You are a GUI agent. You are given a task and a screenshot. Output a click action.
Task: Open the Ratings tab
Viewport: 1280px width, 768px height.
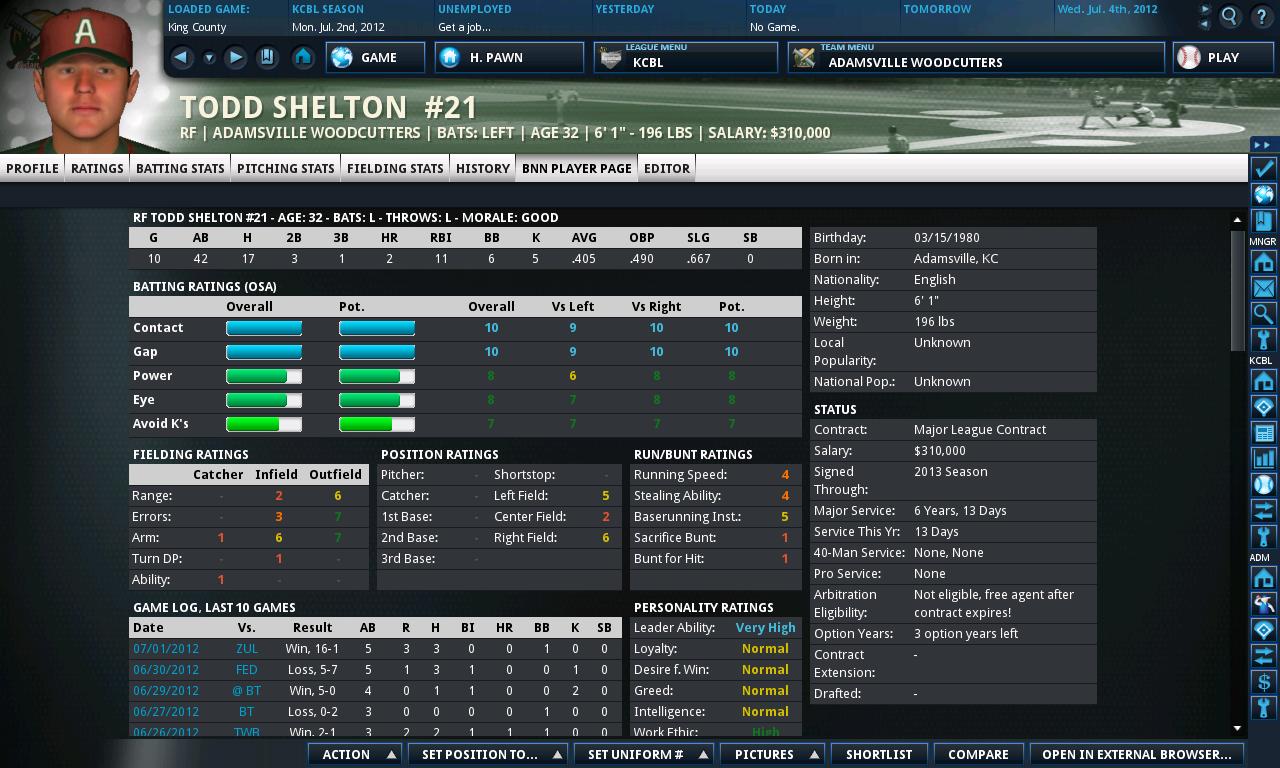click(97, 168)
